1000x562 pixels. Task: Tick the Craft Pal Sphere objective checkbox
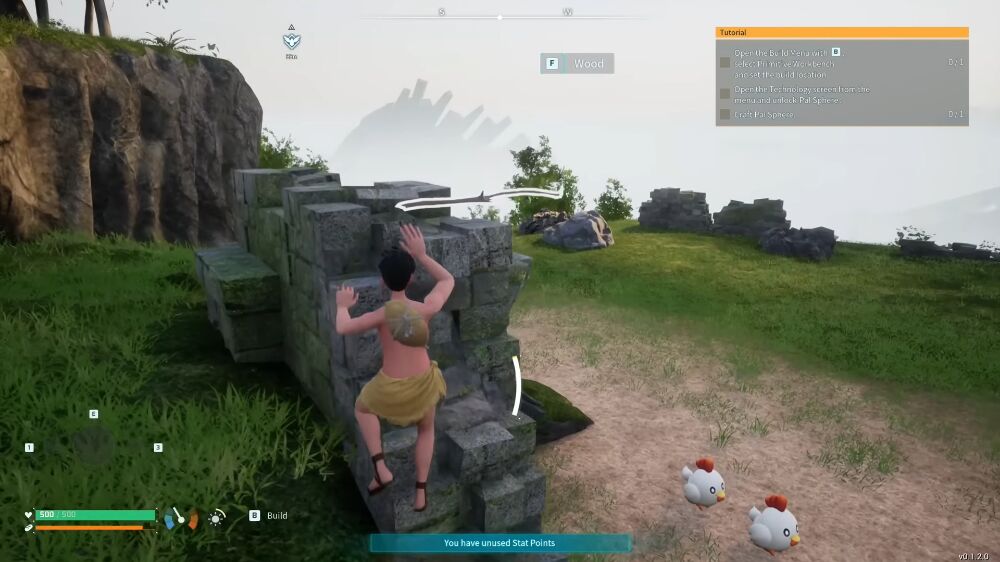pos(725,115)
